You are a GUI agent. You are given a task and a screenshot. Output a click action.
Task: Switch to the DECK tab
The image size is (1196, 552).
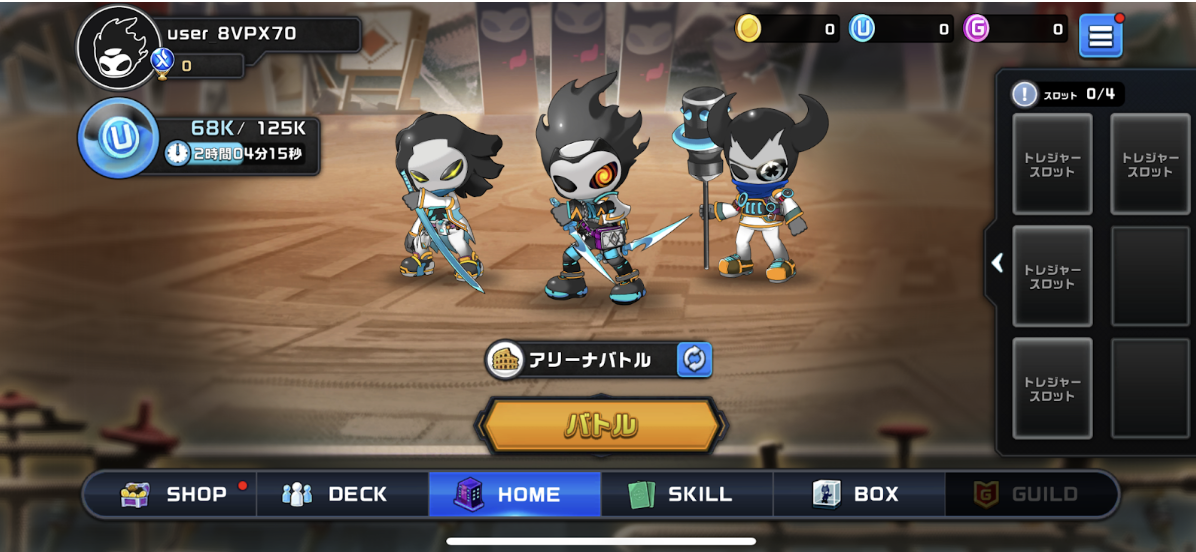[x=343, y=494]
